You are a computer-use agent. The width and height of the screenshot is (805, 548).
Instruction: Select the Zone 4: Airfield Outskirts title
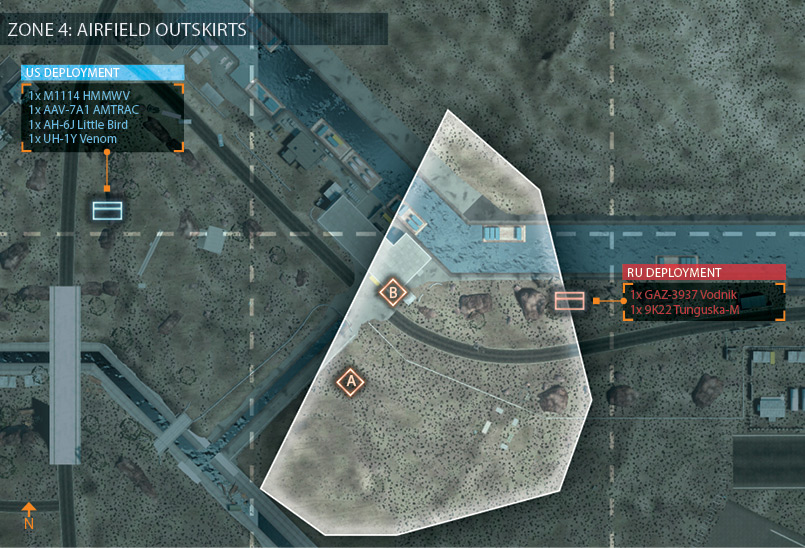click(127, 29)
